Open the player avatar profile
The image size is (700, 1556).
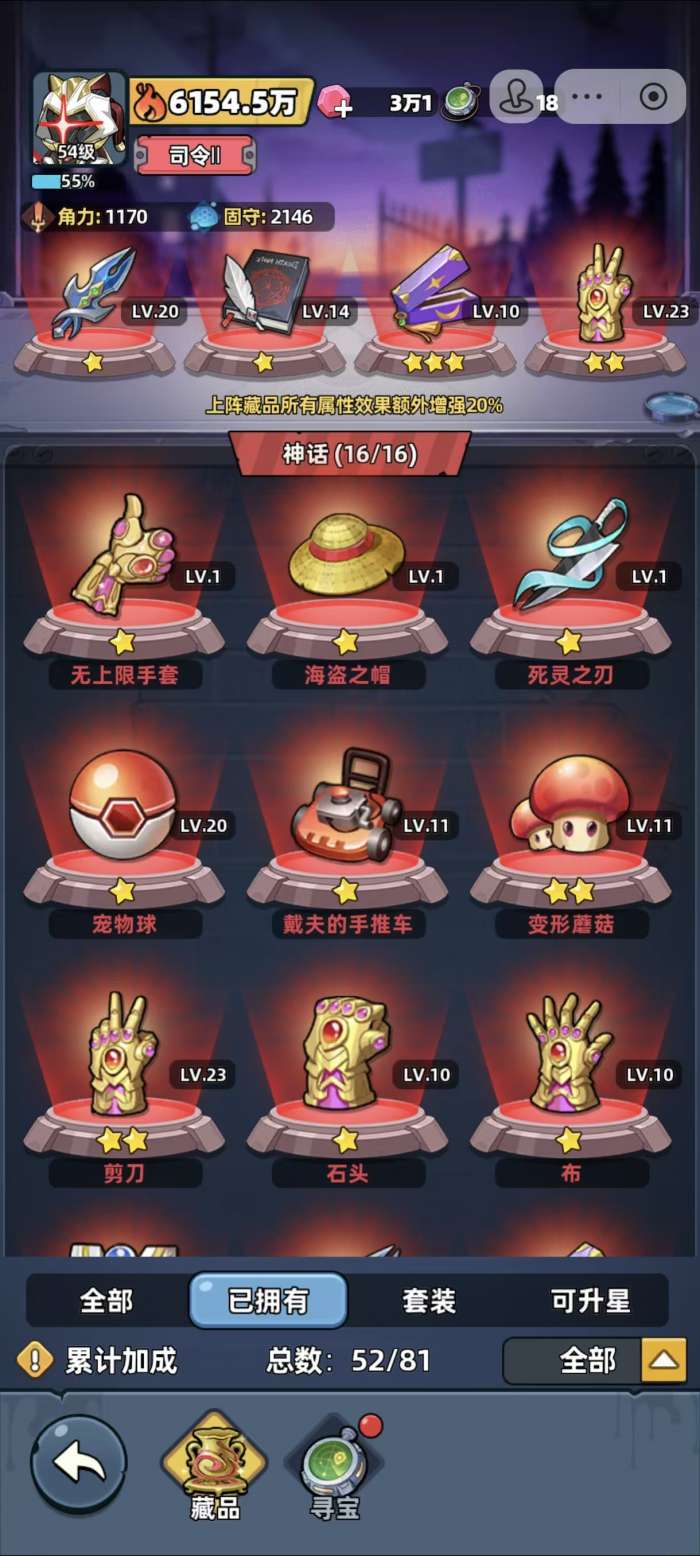pyautogui.click(x=78, y=118)
